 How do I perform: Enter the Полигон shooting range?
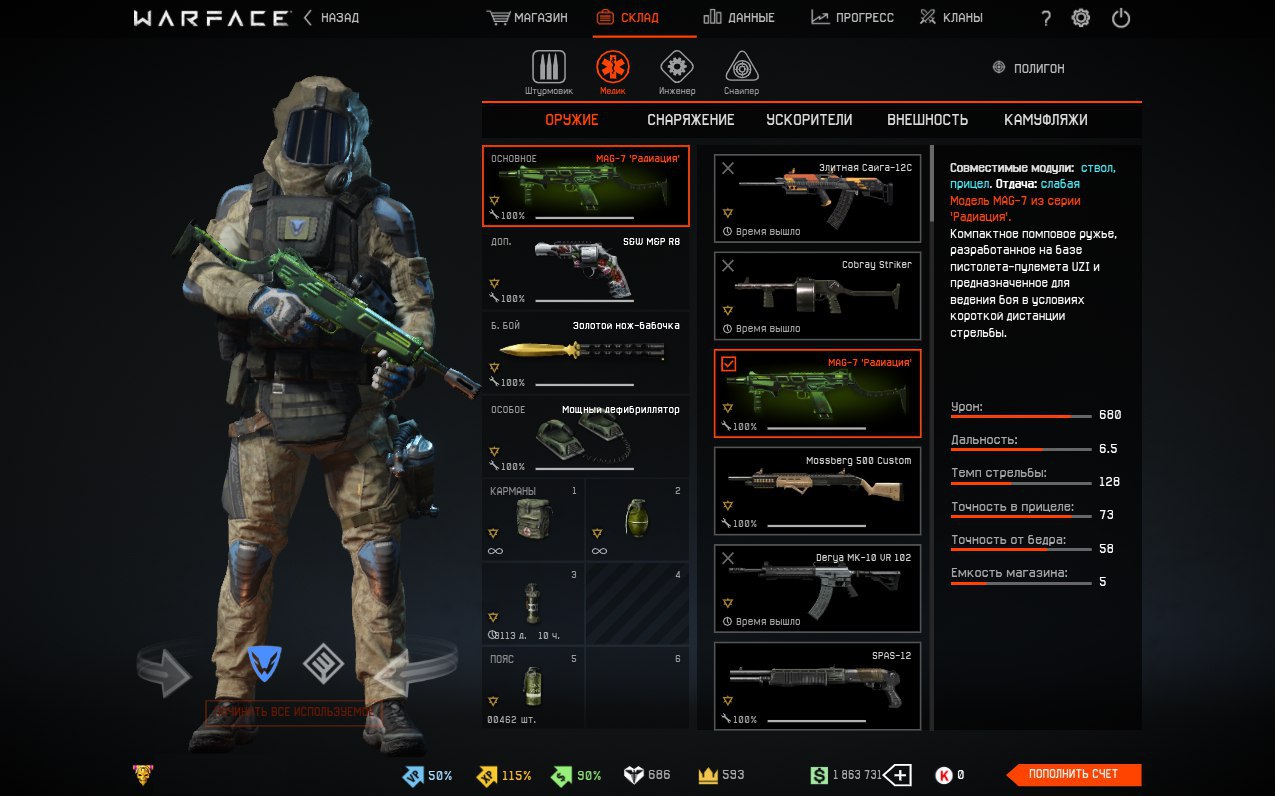[1029, 68]
